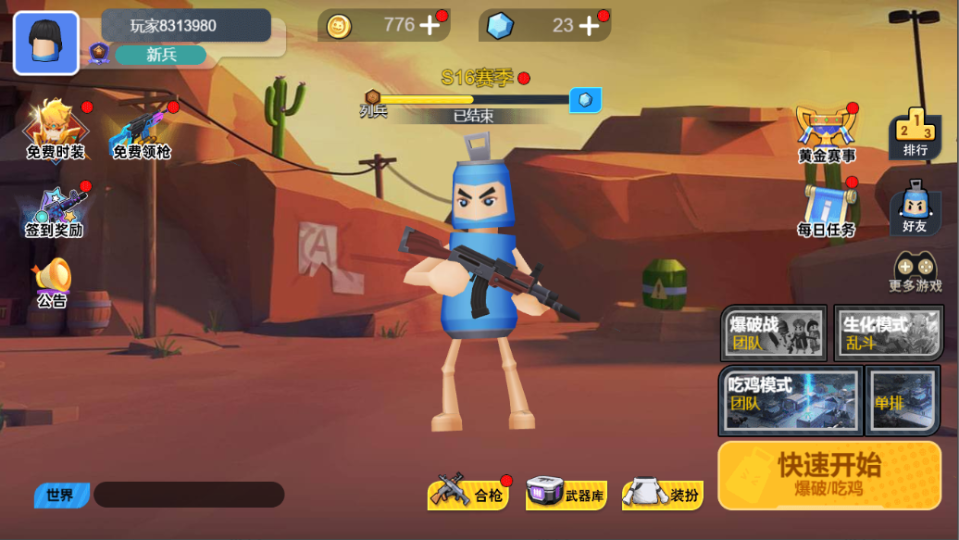Open 更多游戏 more games

(x=915, y=272)
